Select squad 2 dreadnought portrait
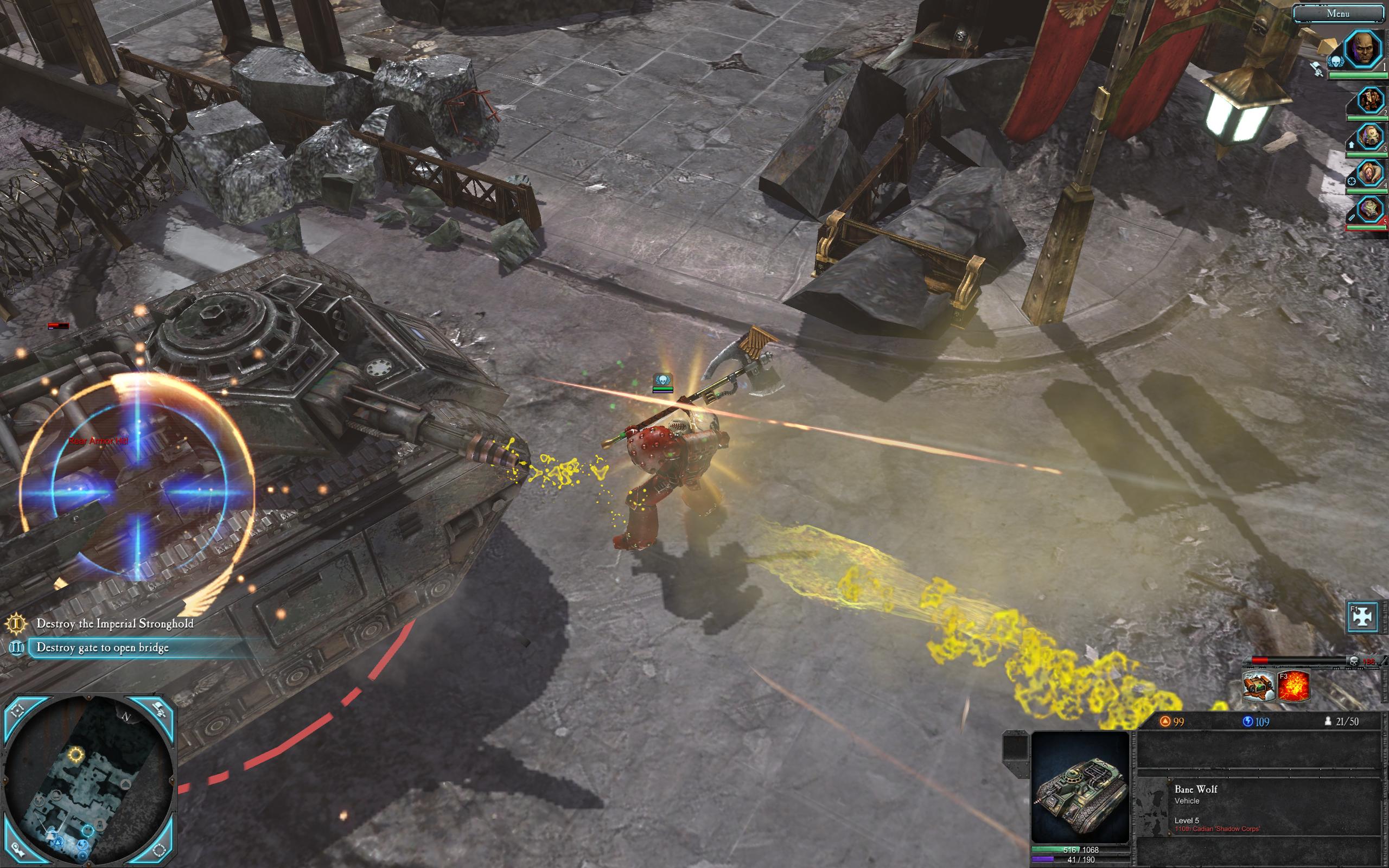The width and height of the screenshot is (1389, 868). click(x=1371, y=101)
